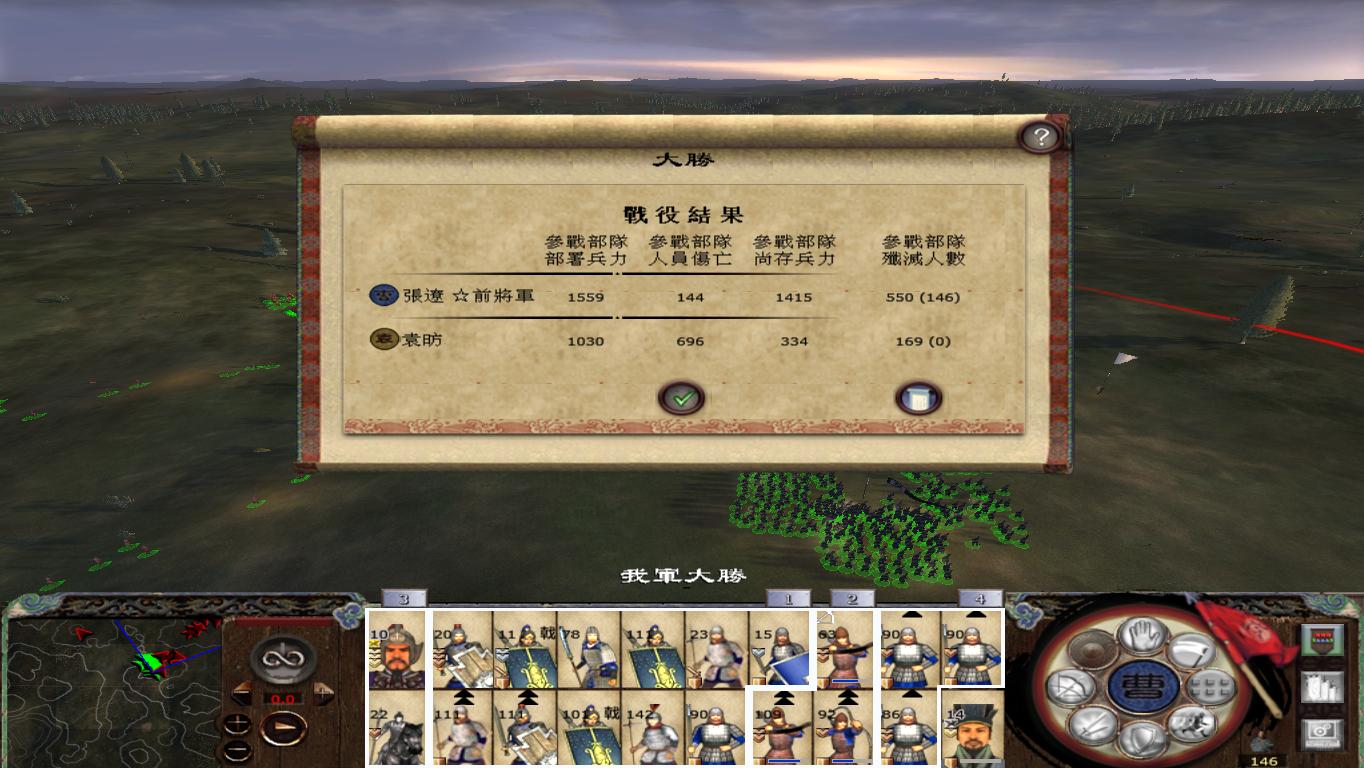Toggle guard mode with the shield icon
This screenshot has height=768, width=1364.
pos(1140,736)
